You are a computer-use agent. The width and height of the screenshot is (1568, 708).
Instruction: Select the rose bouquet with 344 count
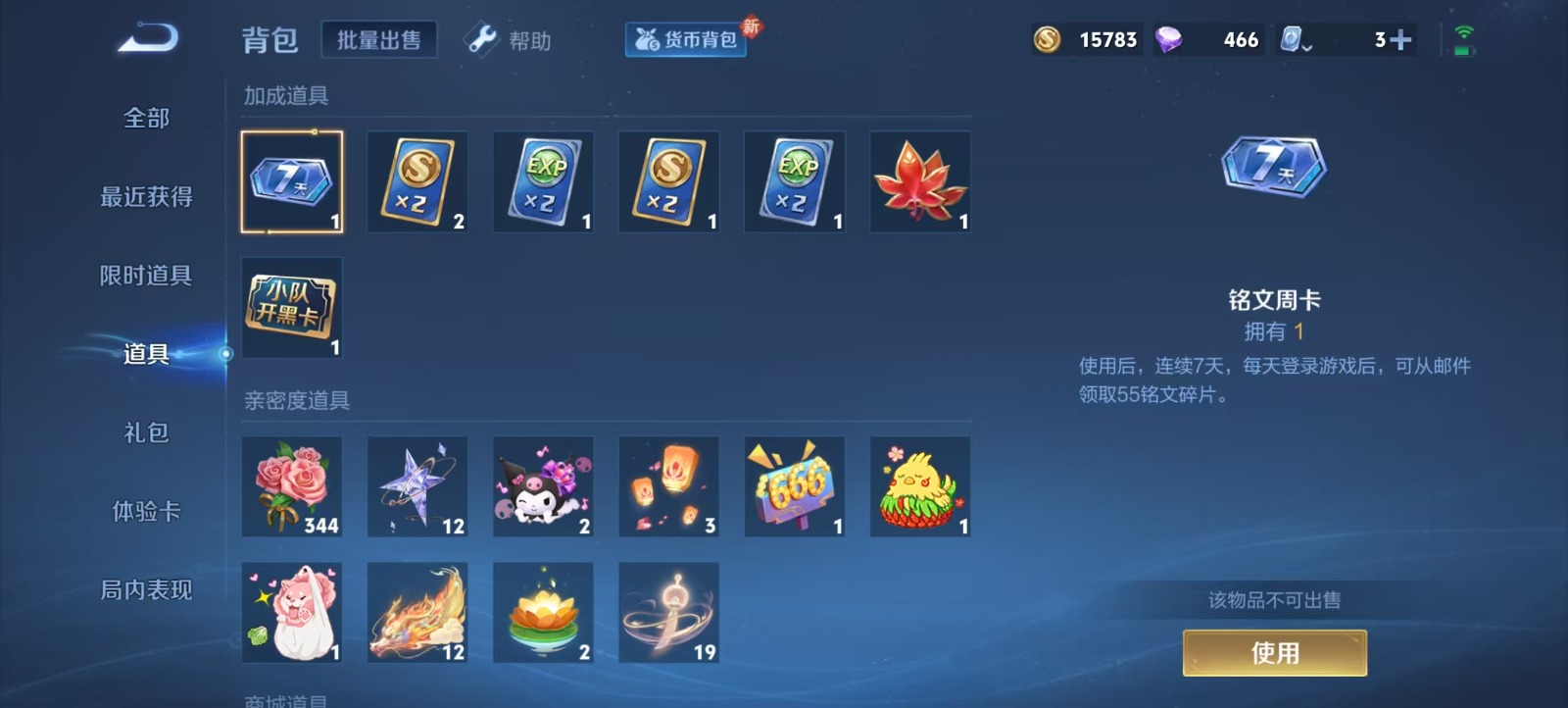point(292,487)
